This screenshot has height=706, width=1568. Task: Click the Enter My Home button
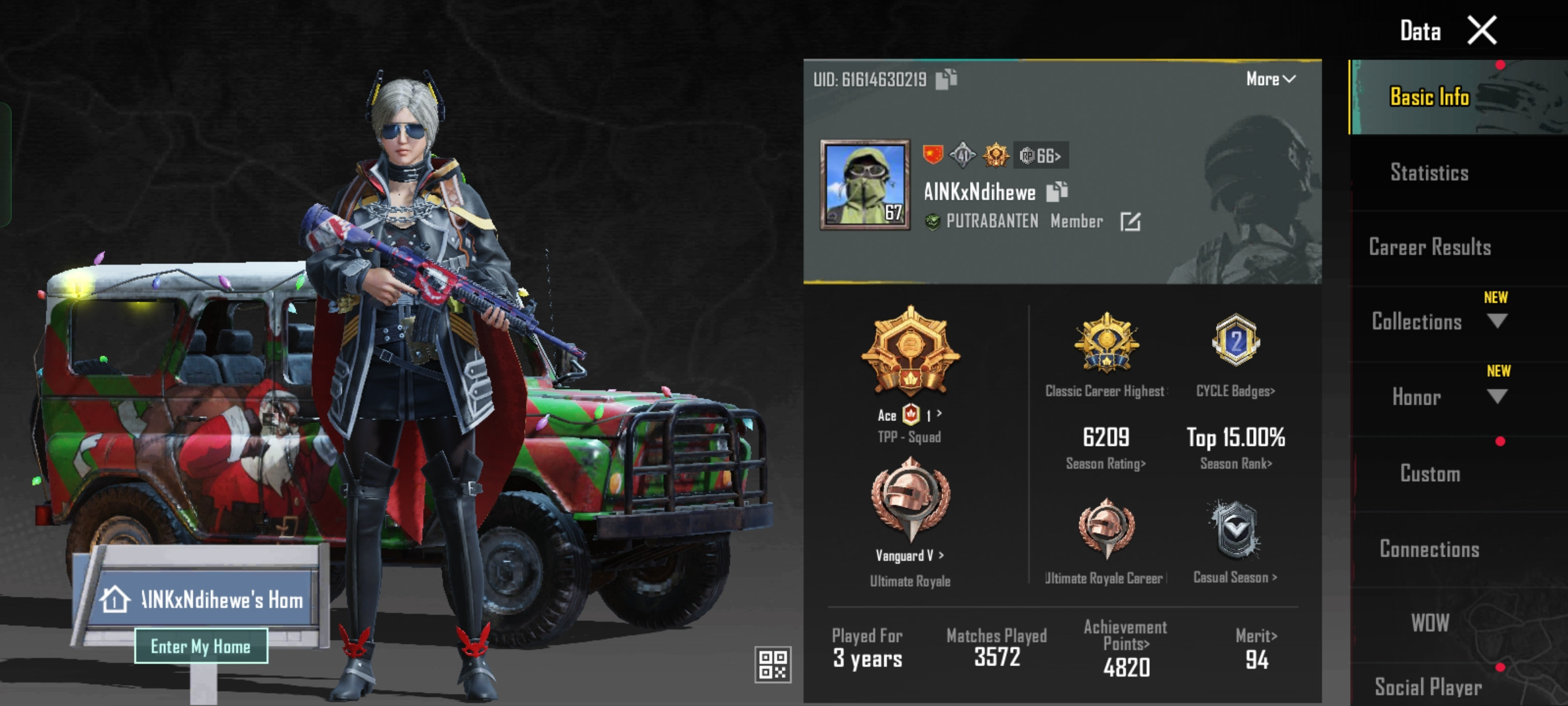[201, 647]
